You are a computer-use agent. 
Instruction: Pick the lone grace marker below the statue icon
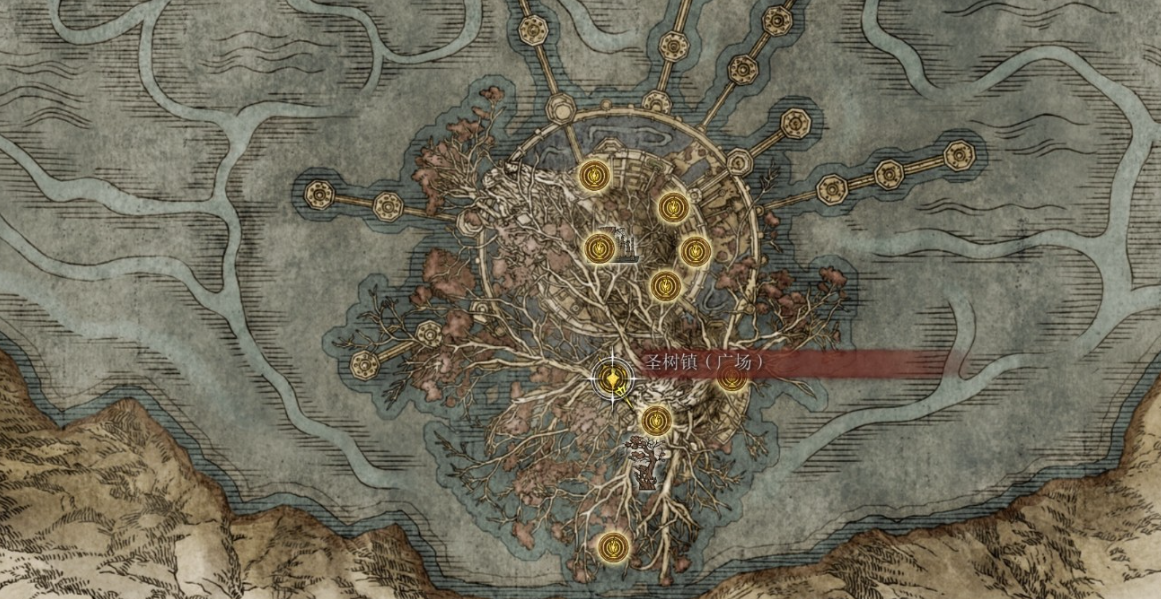(612, 547)
